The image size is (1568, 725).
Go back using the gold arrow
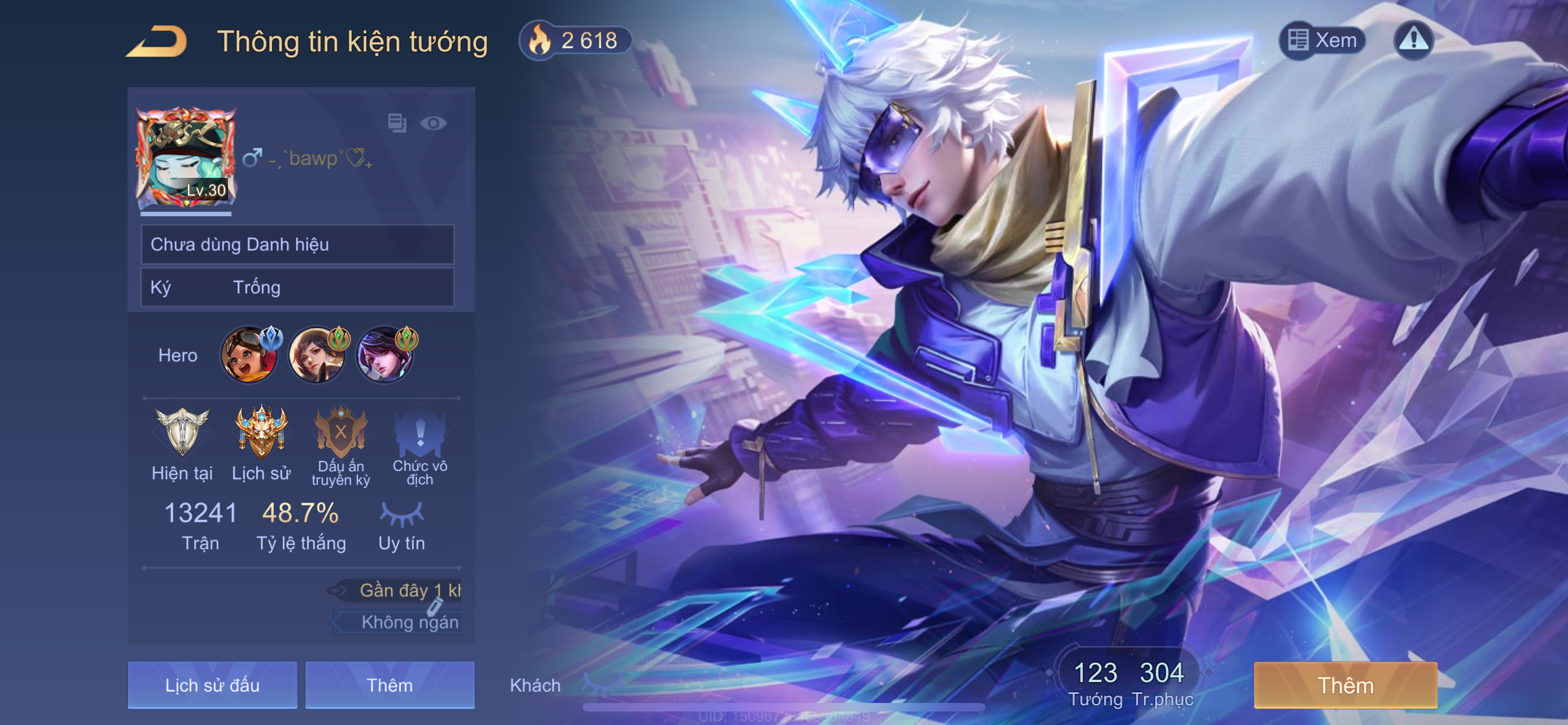(157, 41)
